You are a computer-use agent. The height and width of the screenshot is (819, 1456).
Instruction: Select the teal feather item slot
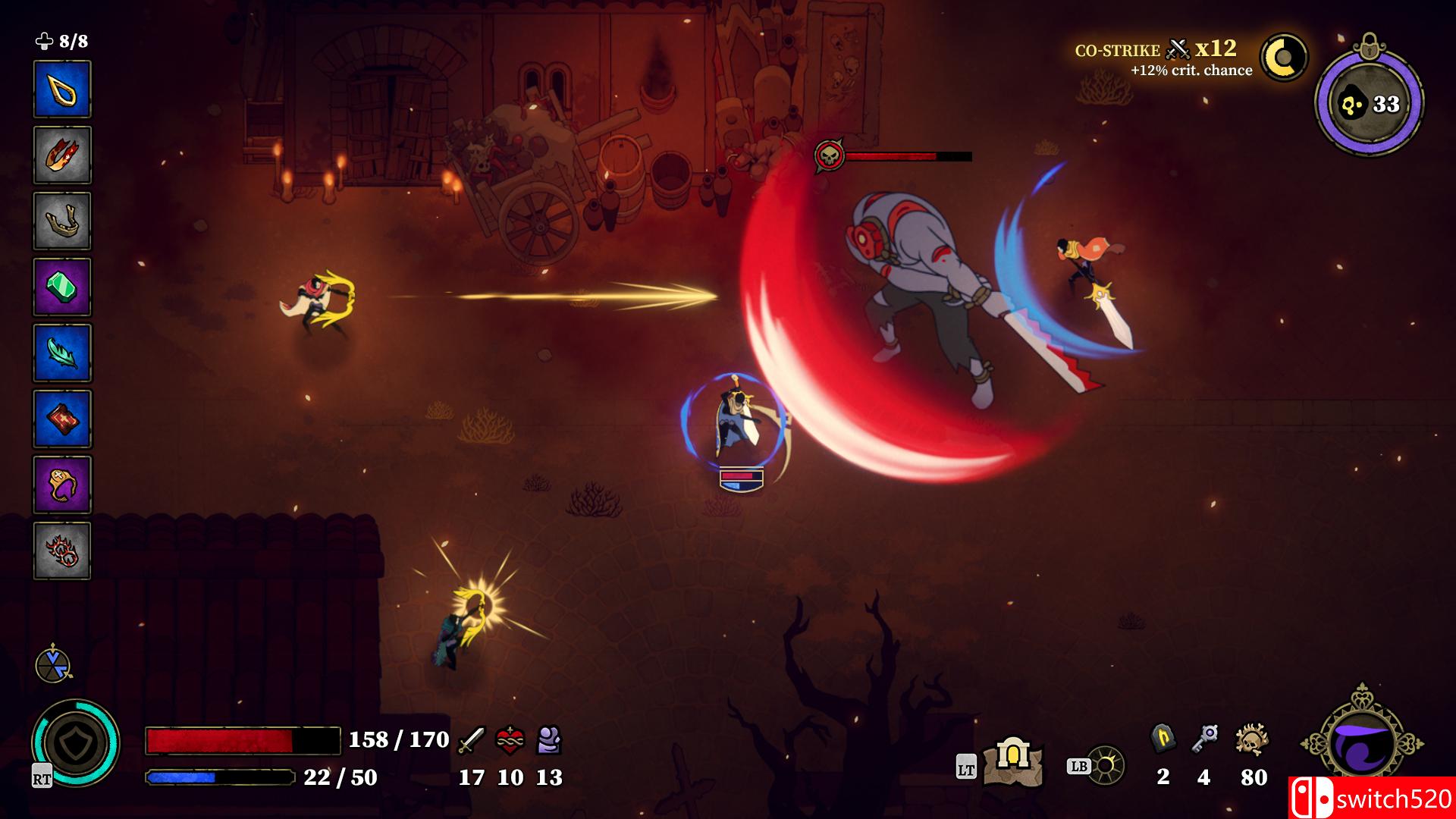pyautogui.click(x=62, y=353)
